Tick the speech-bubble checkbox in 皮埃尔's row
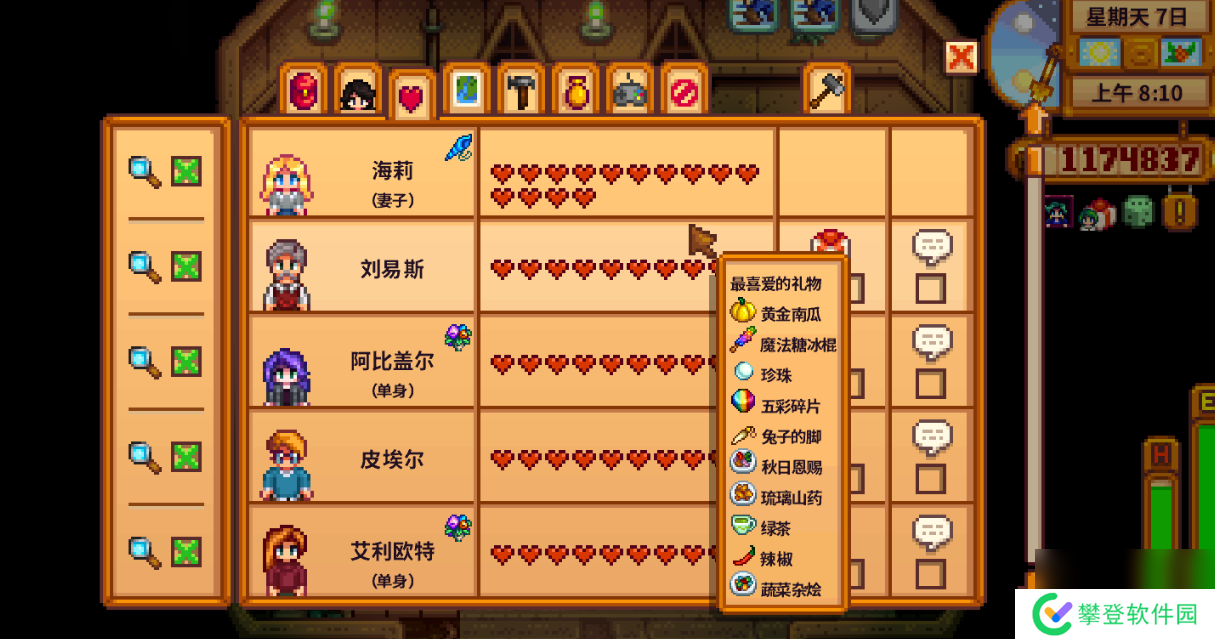The width and height of the screenshot is (1215, 639). (930, 478)
